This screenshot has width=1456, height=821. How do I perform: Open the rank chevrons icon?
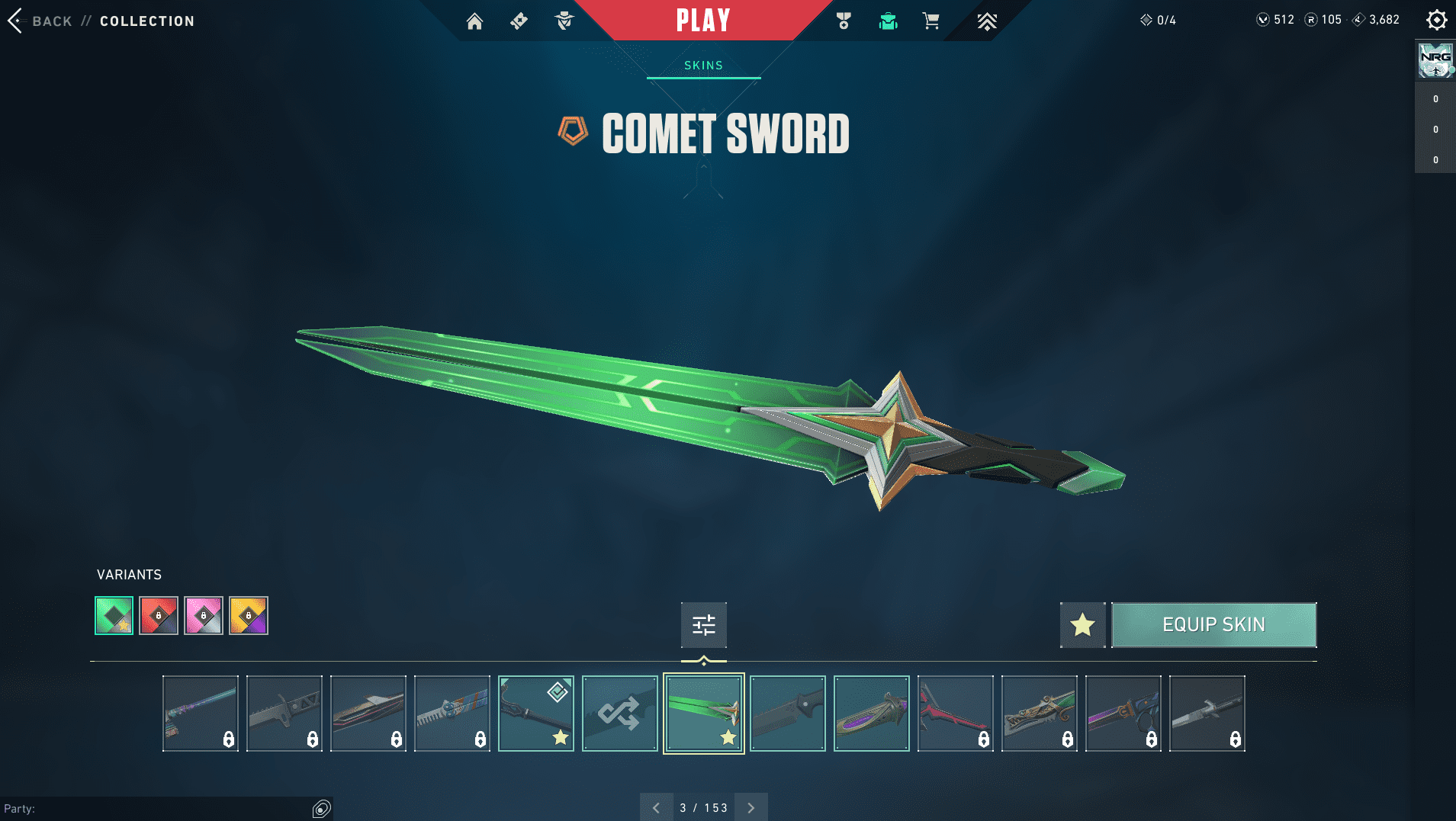tap(987, 21)
